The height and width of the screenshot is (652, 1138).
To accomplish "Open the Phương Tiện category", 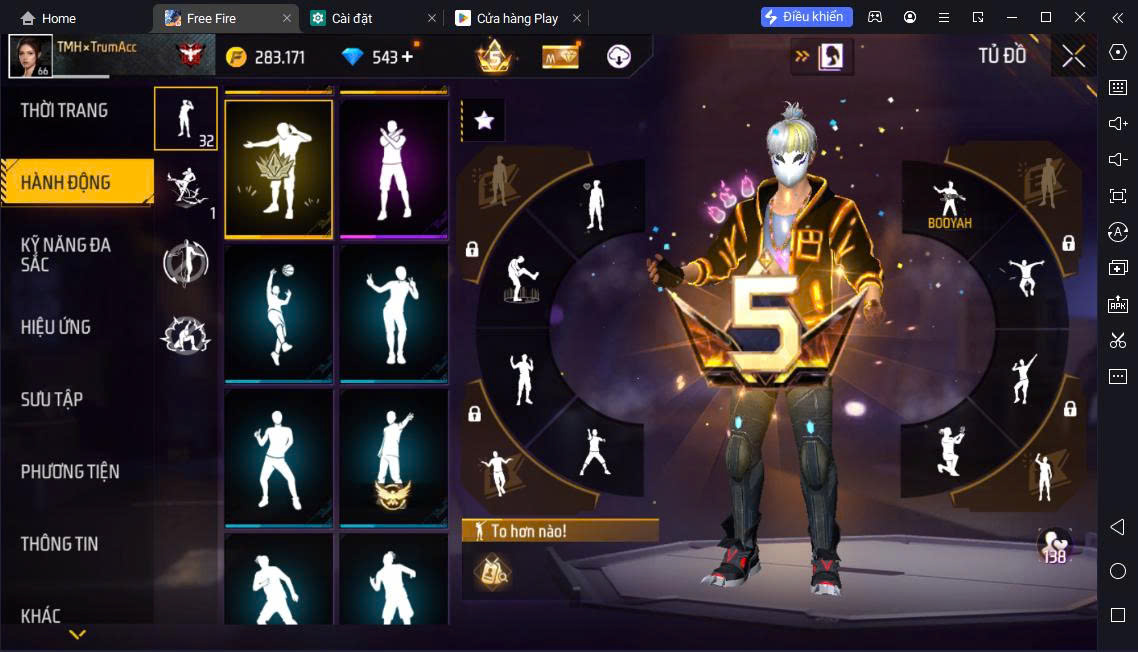I will (x=70, y=471).
